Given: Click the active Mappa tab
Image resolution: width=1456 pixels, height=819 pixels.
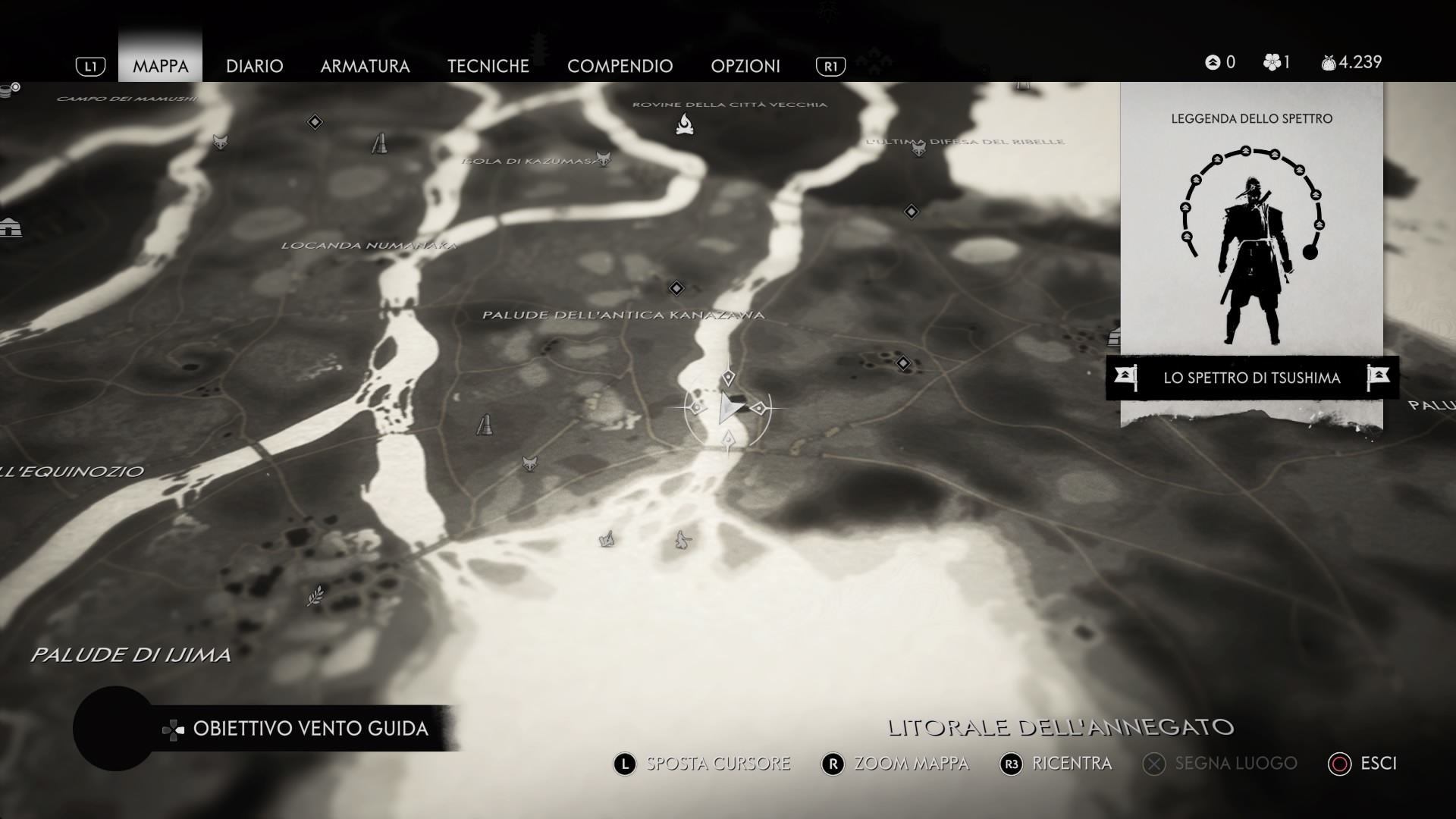Looking at the screenshot, I should [x=160, y=66].
